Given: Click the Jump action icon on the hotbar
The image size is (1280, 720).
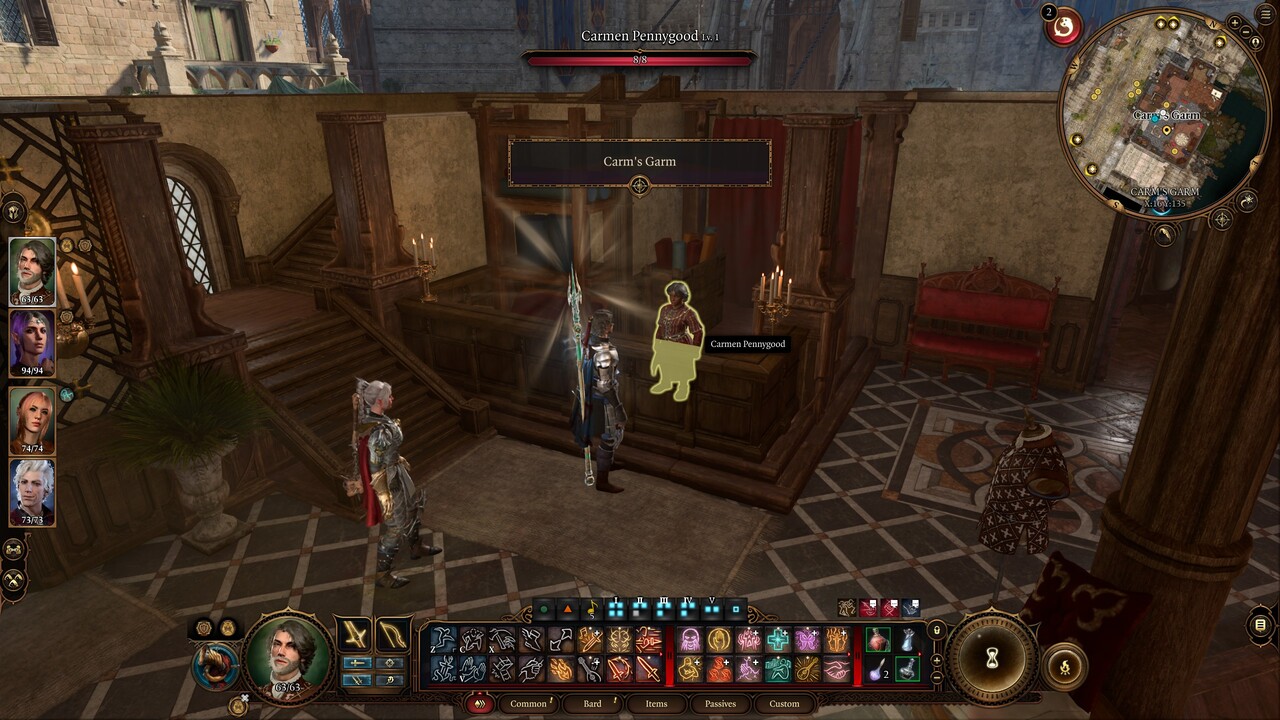Looking at the screenshot, I should (441, 637).
